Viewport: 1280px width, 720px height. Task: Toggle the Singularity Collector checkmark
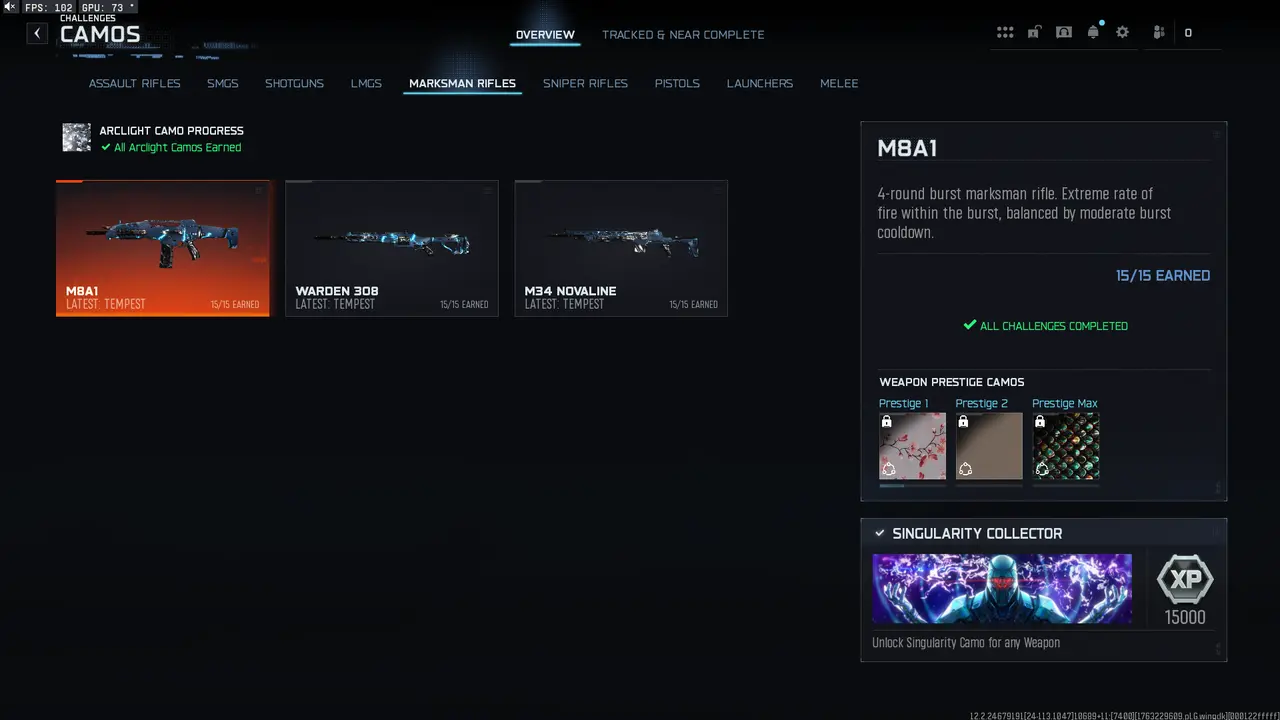coord(880,533)
